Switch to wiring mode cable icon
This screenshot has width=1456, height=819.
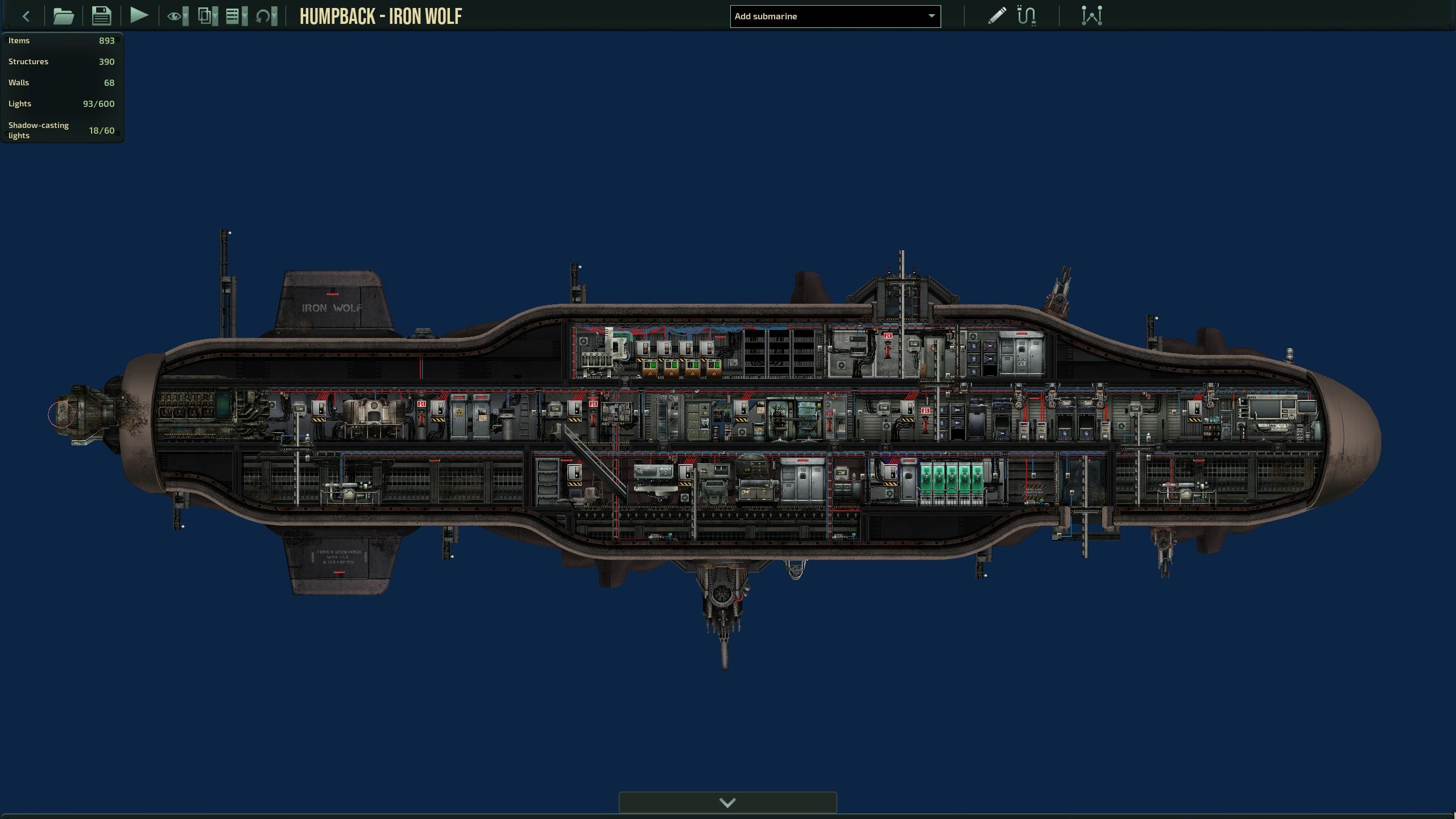click(x=1027, y=15)
